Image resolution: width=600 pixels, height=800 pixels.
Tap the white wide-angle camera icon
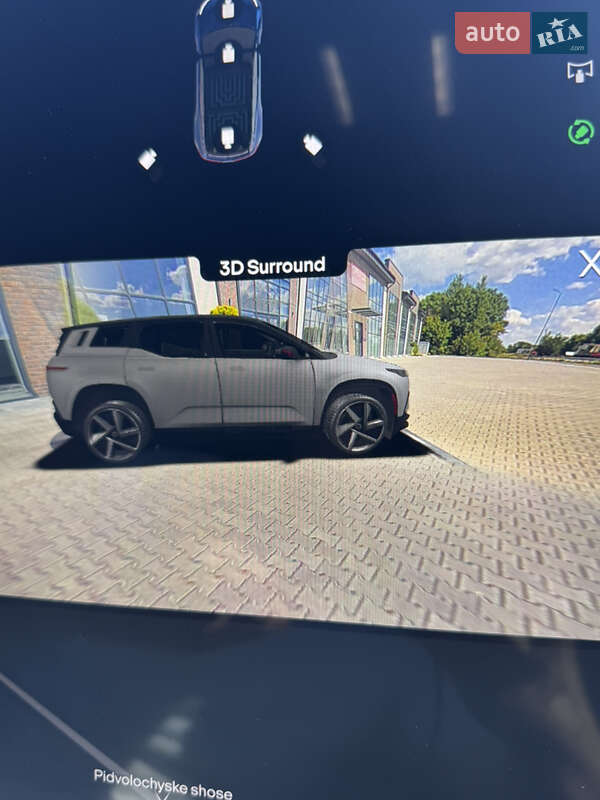pos(580,72)
